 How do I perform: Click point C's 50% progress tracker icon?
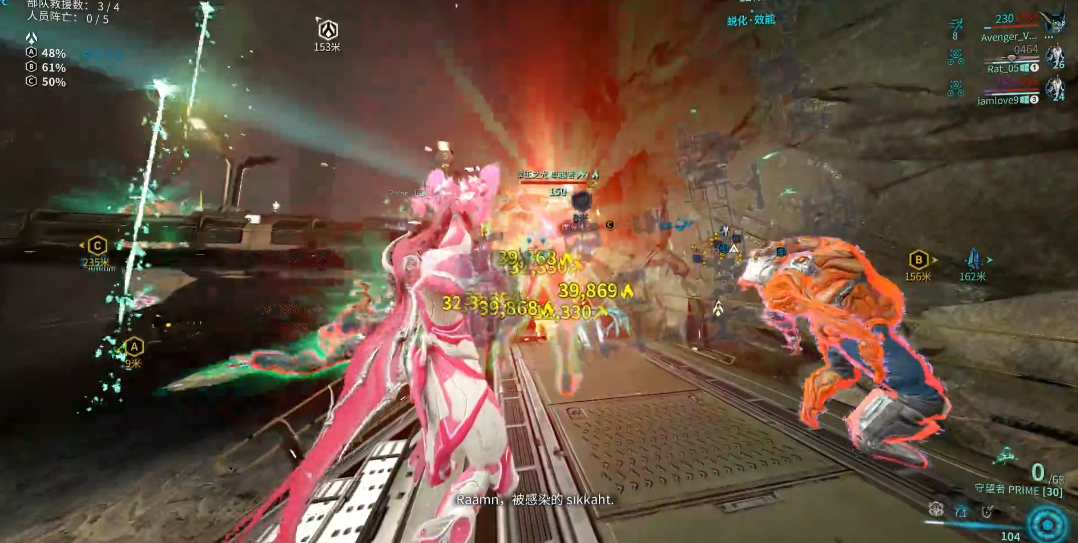click(31, 81)
